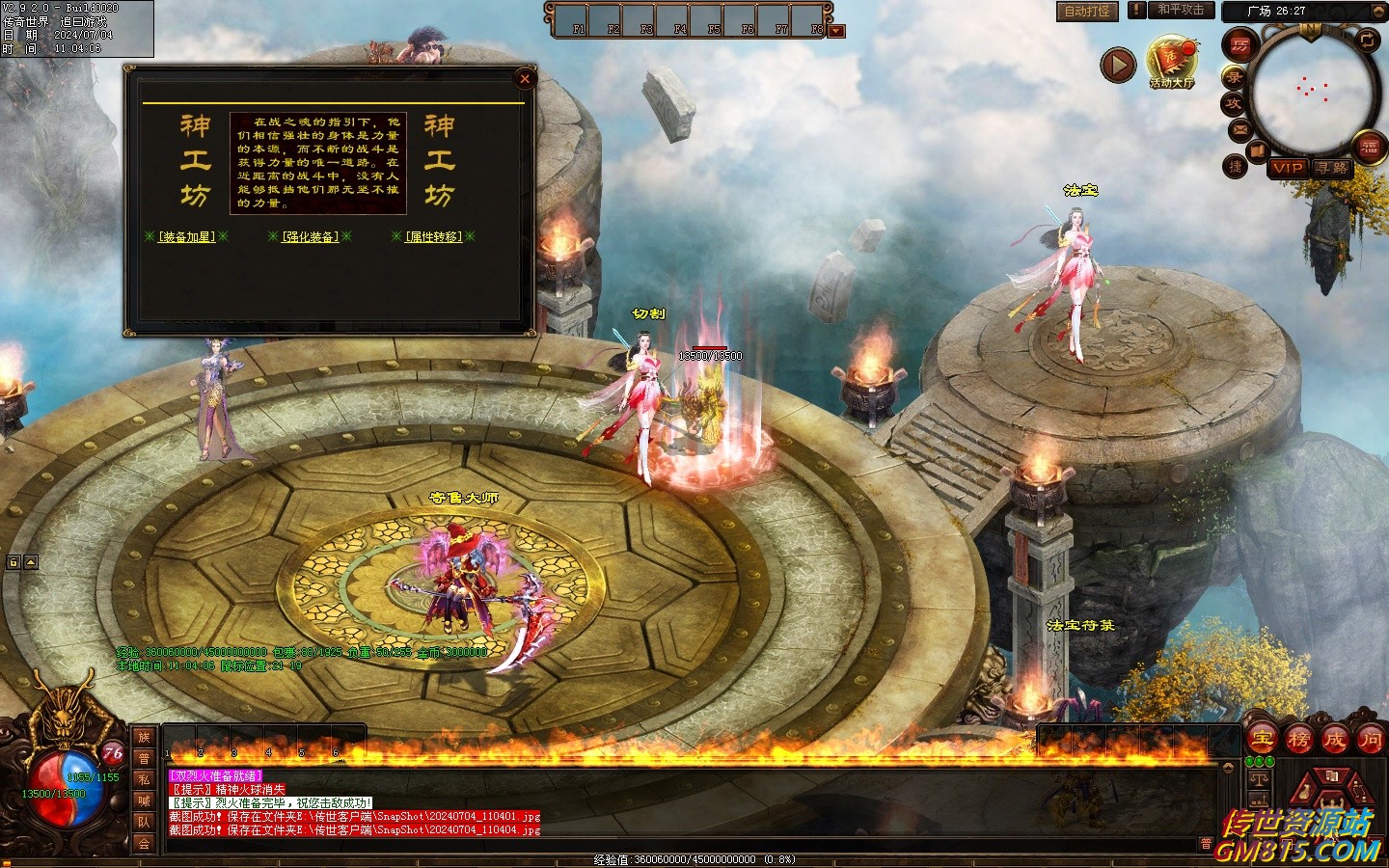Open the 宝 treasure shop button
This screenshot has height=868, width=1389.
coord(1262,740)
